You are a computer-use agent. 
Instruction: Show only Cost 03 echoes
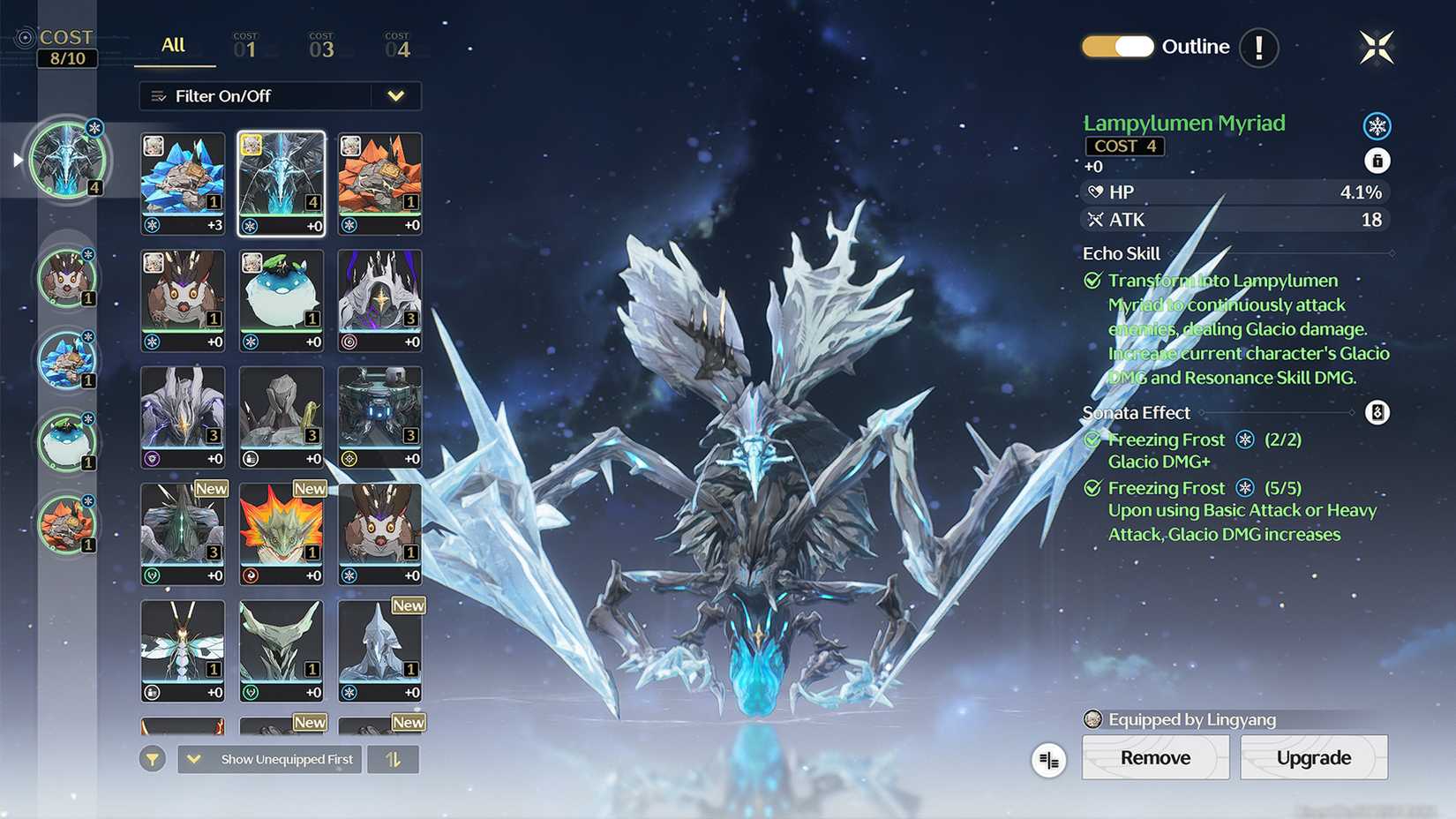321,46
